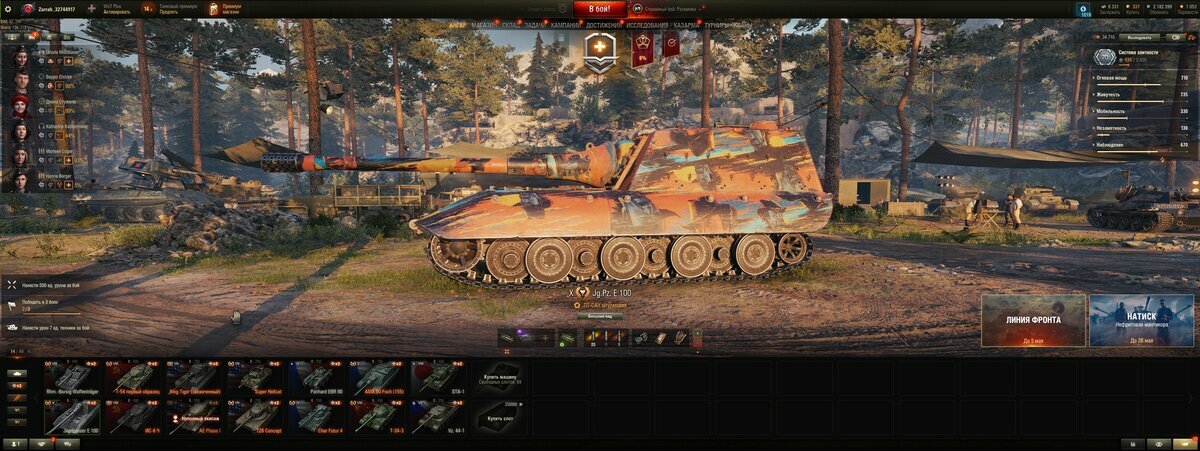
Task: Buy a new slot via Купить слот
Action: coord(499,417)
